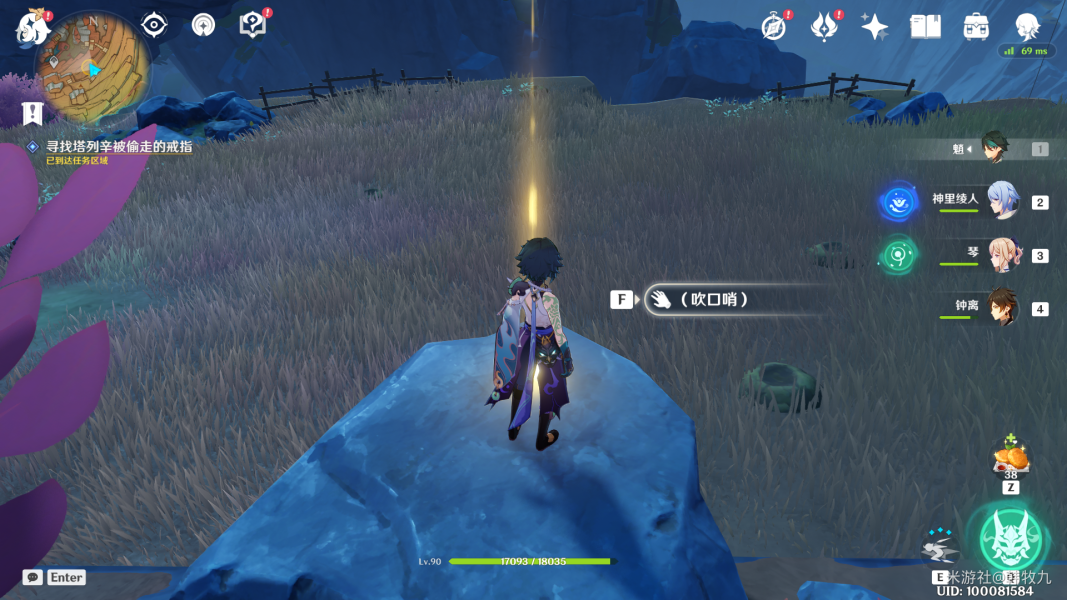This screenshot has width=1067, height=600.
Task: Select the tracked quest about Taliesin's stolen ring
Action: pos(119,146)
